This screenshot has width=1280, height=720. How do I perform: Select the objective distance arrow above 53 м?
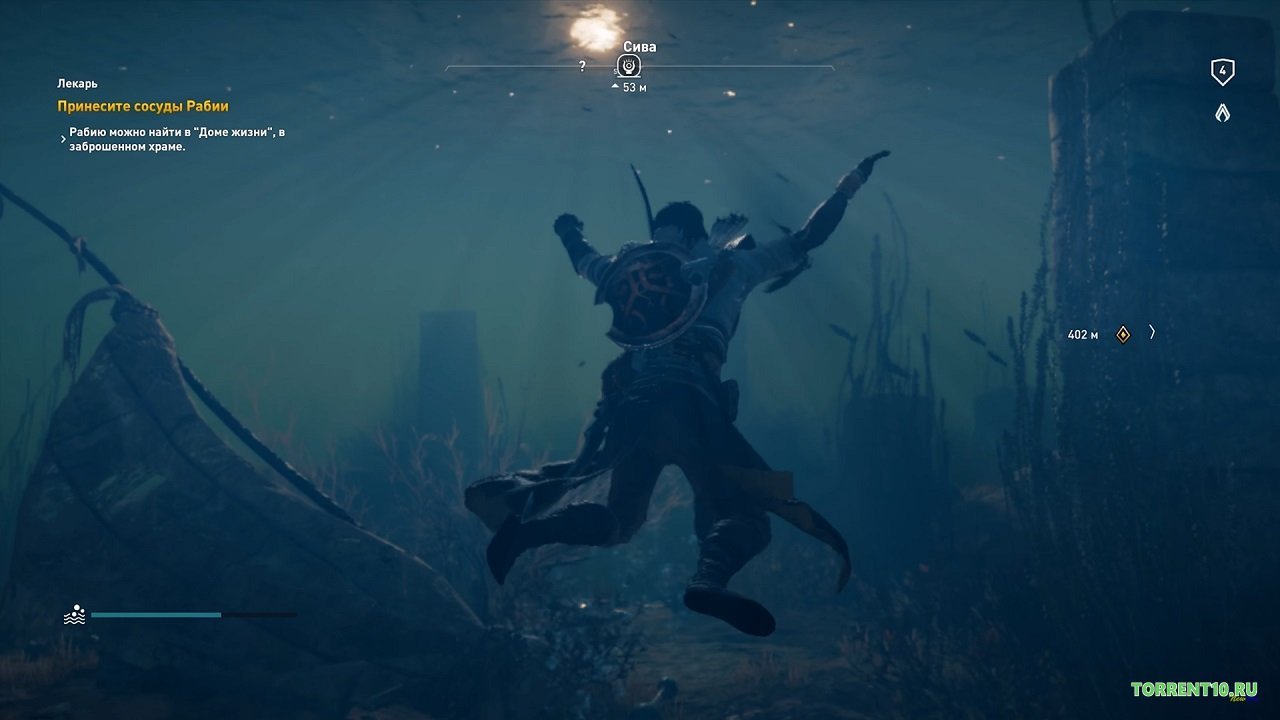pos(613,87)
